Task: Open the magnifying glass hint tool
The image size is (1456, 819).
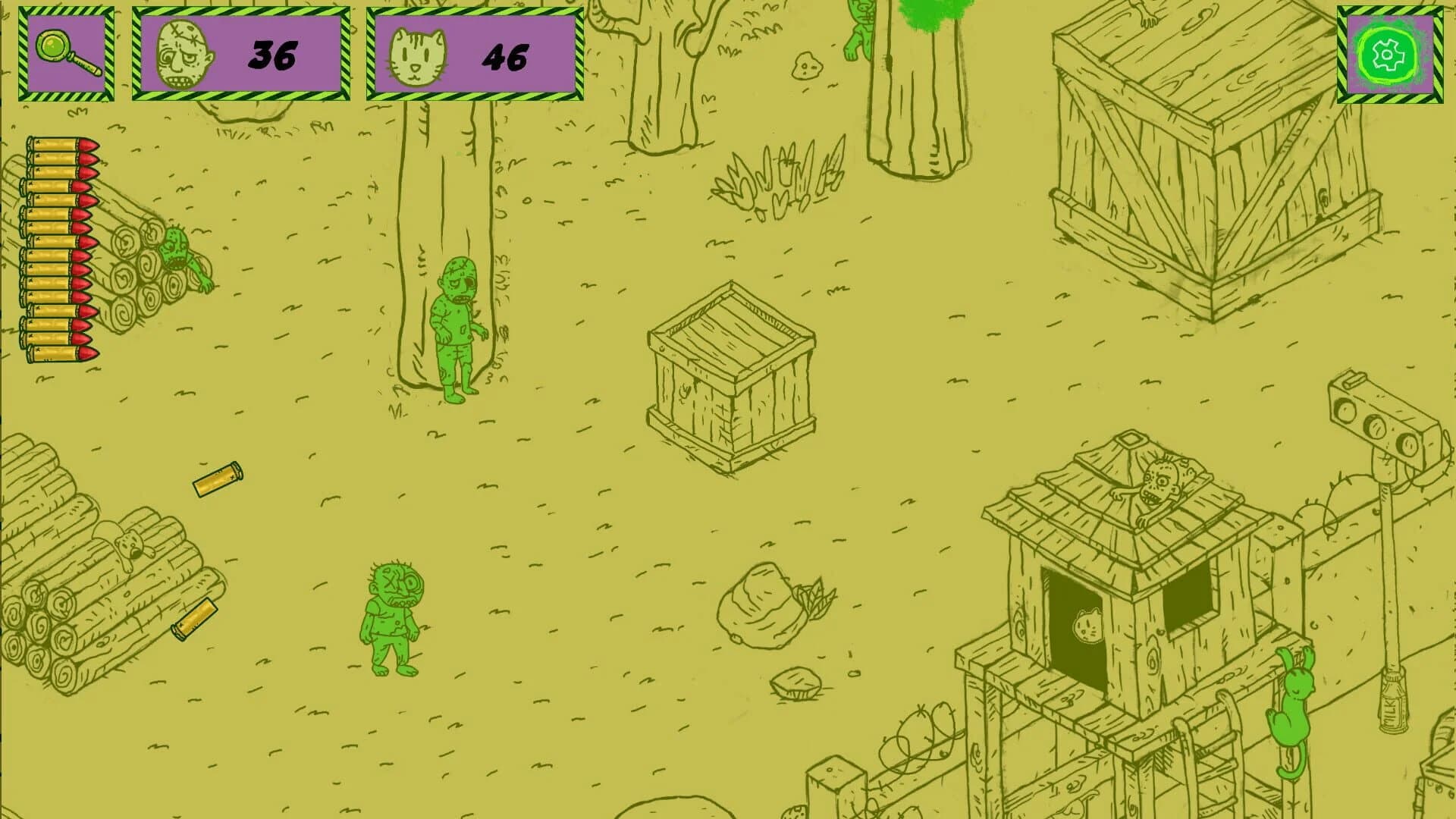Action: pyautogui.click(x=67, y=52)
